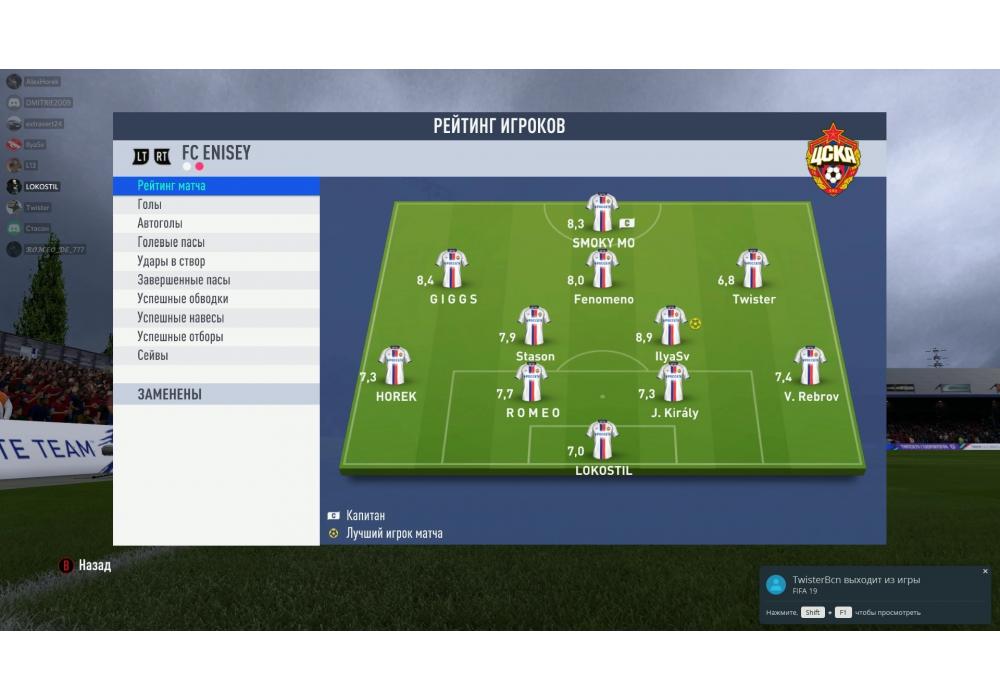The width and height of the screenshot is (1000, 700).
Task: Open the Успешные отборы category
Action: click(x=216, y=337)
